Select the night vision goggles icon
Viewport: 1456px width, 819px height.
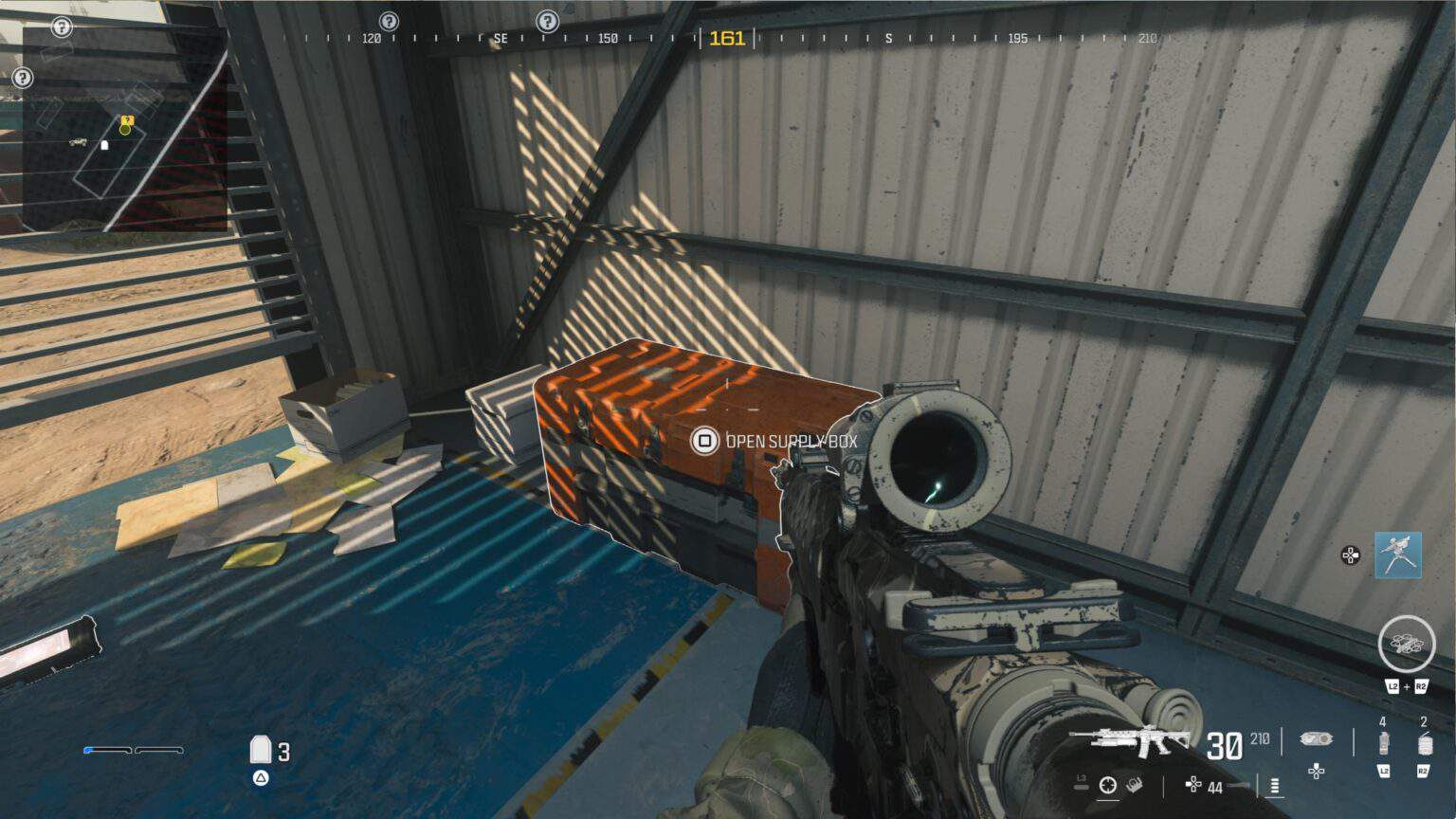click(1318, 740)
